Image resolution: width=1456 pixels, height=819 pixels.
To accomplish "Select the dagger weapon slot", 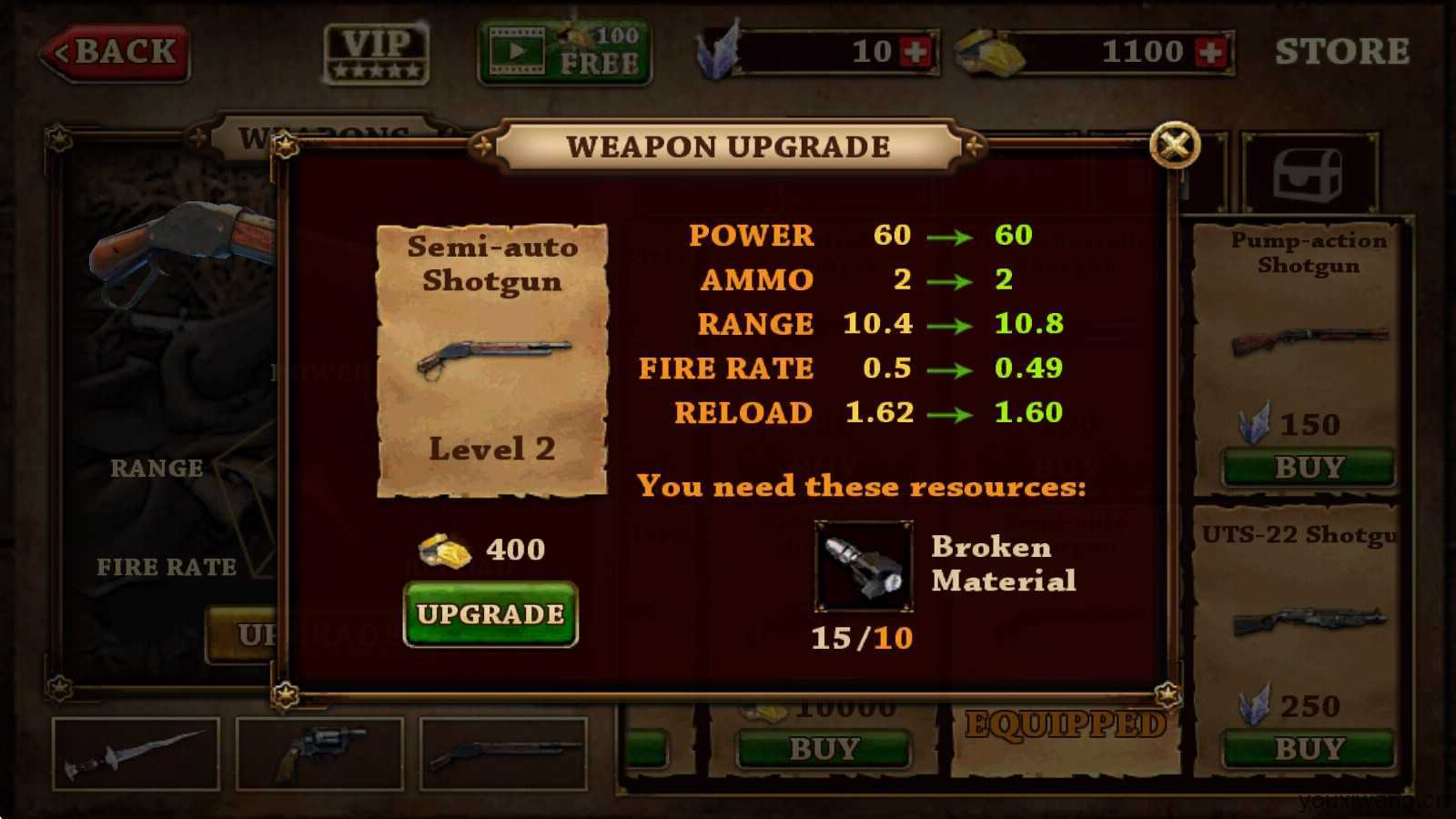I will pos(136,753).
